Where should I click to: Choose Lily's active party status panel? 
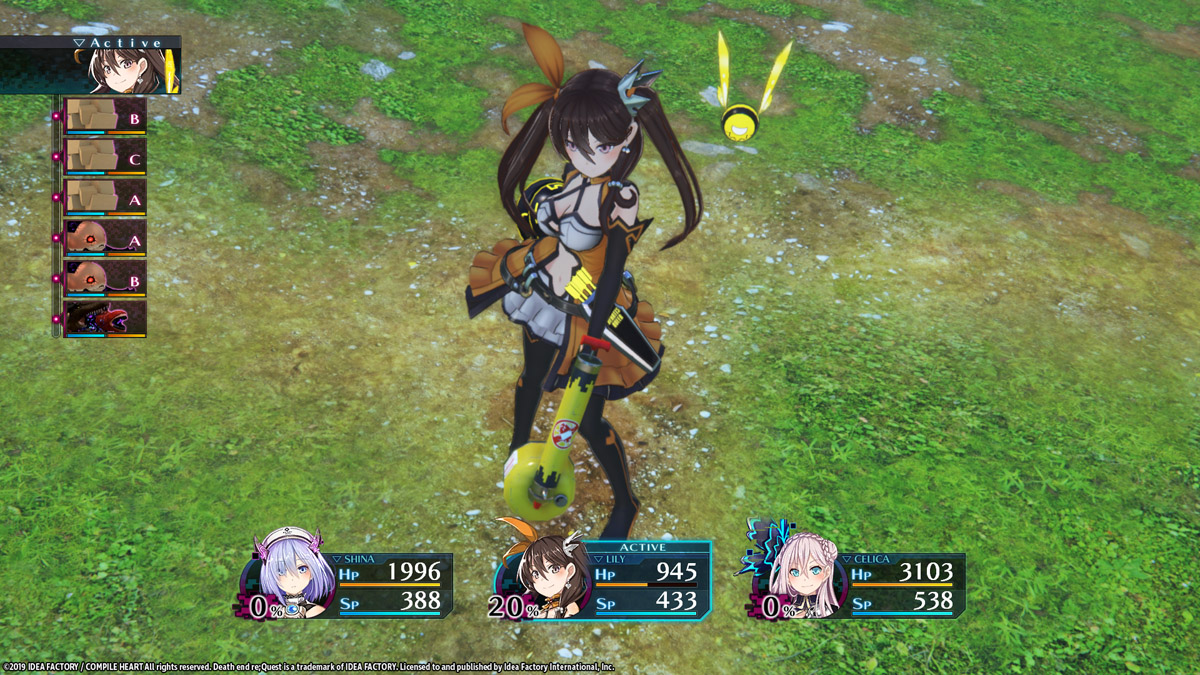click(605, 582)
